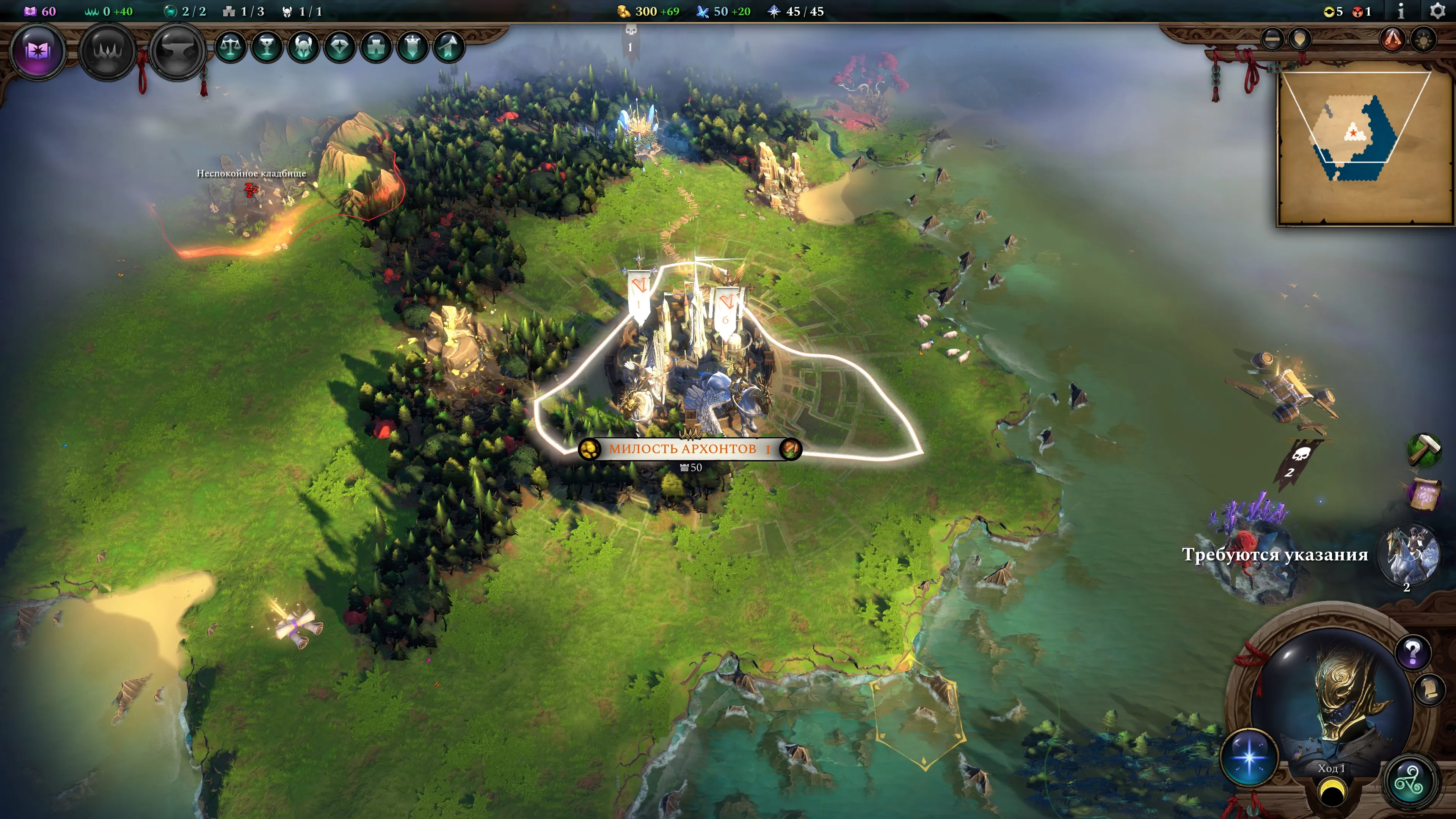The height and width of the screenshot is (819, 1456).
Task: Open the winged helmet heroes button
Action: pos(303,47)
